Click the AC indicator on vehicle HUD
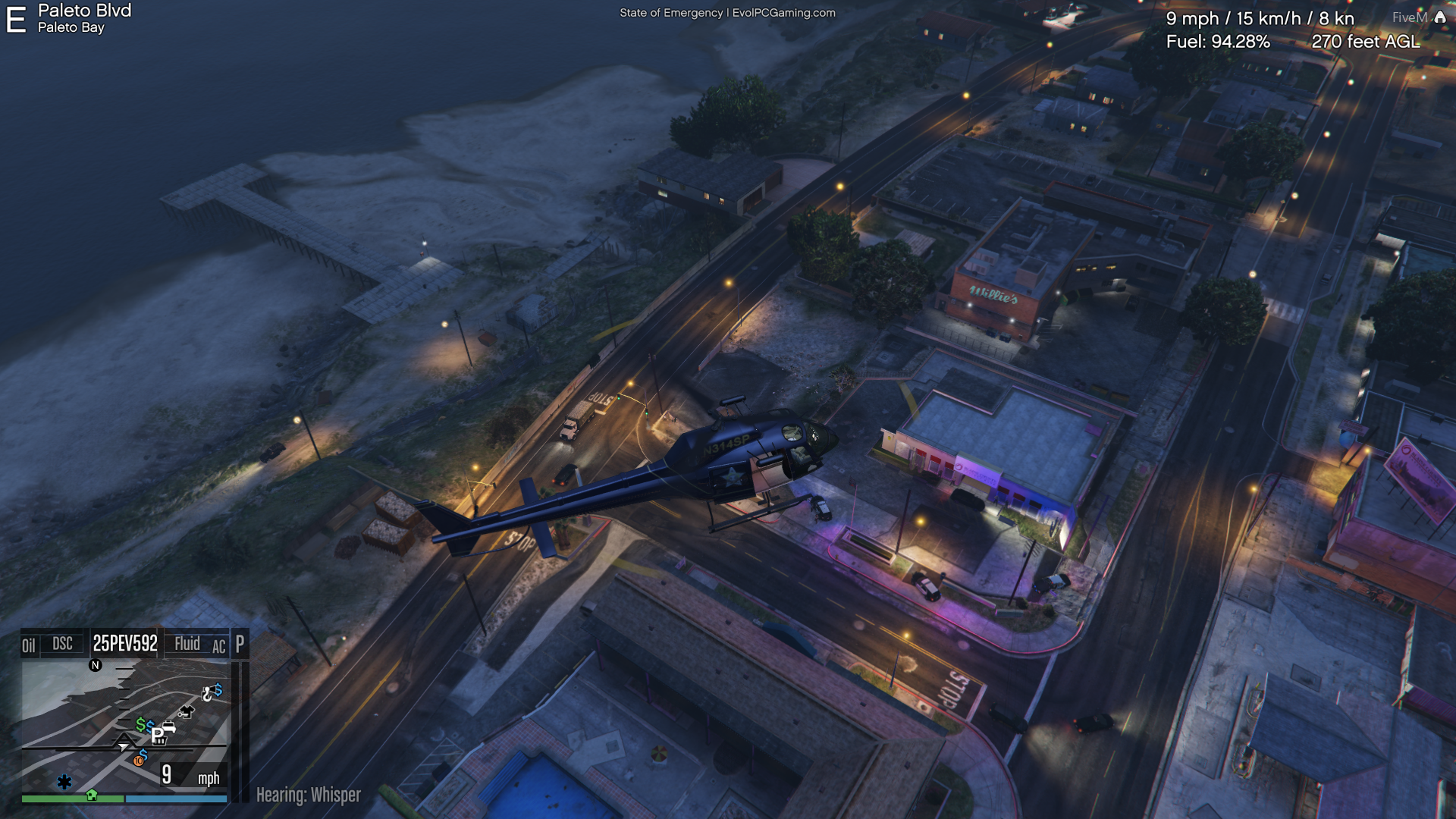 218,647
